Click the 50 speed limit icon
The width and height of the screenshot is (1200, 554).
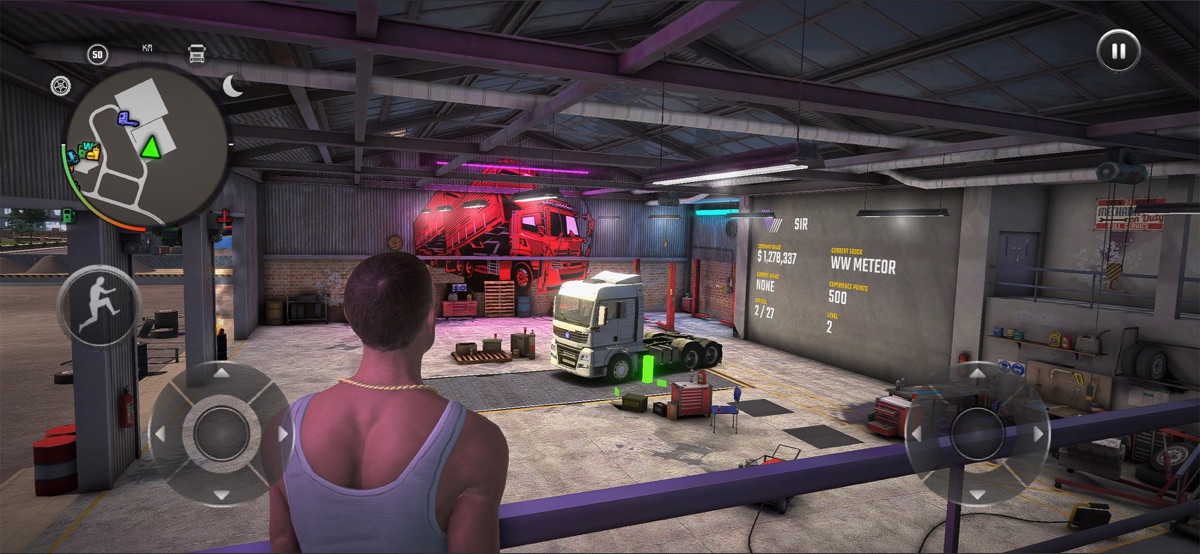(97, 54)
